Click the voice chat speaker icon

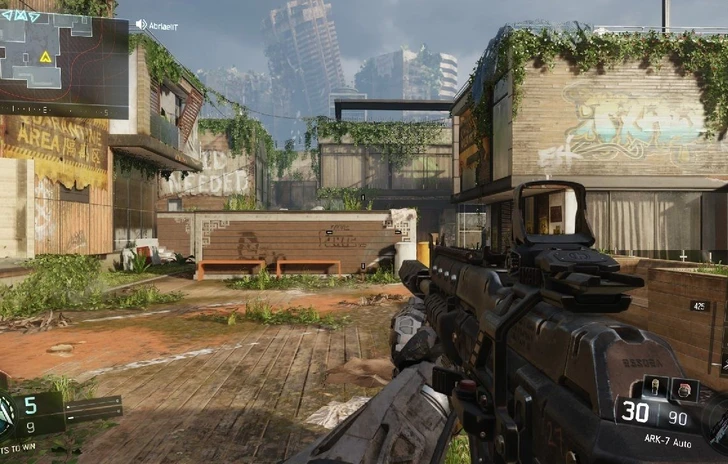pos(140,24)
